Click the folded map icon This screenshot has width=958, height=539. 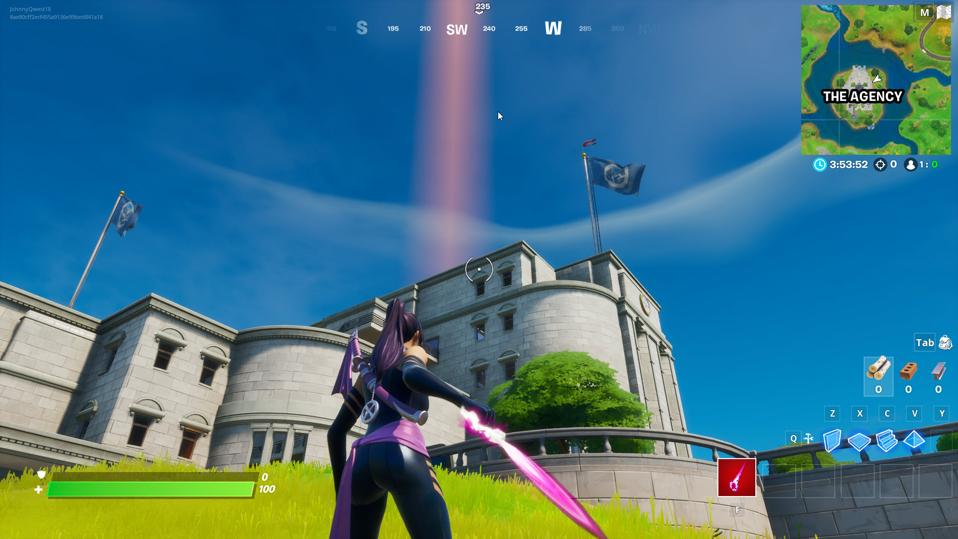[943, 13]
